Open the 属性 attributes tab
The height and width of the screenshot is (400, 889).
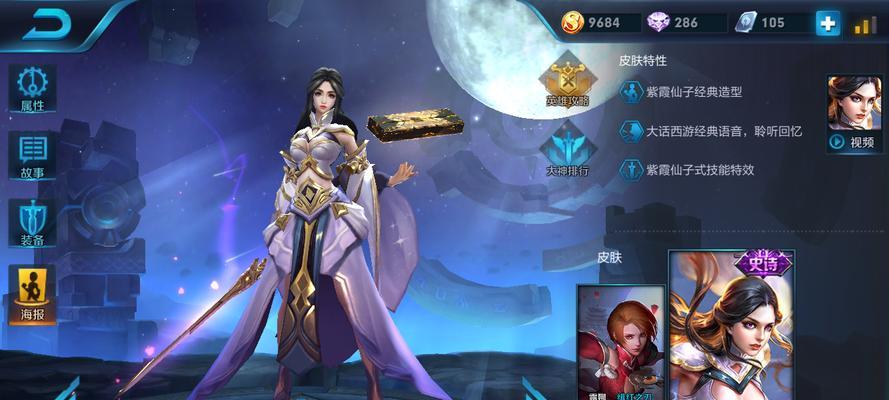32,89
